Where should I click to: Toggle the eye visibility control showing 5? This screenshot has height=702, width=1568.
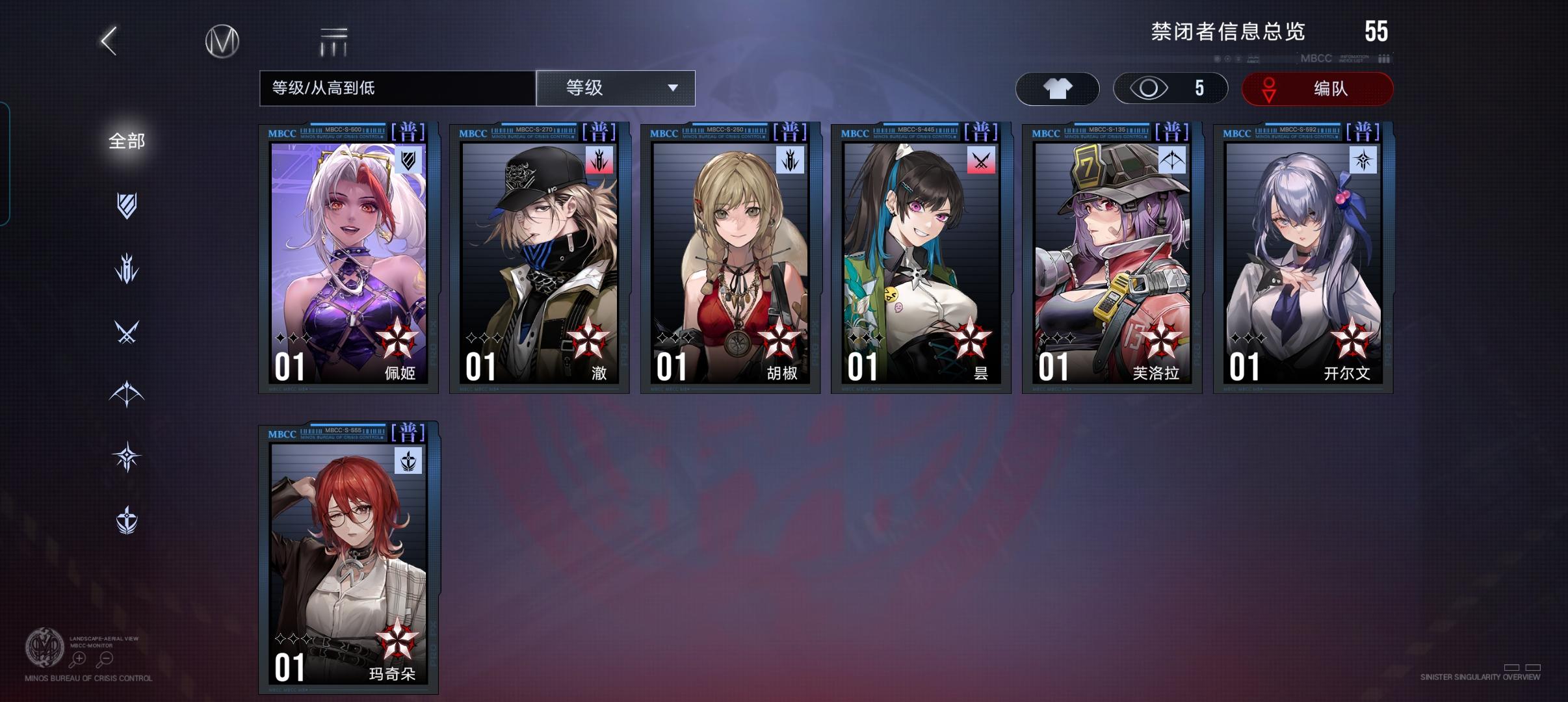click(x=1167, y=88)
